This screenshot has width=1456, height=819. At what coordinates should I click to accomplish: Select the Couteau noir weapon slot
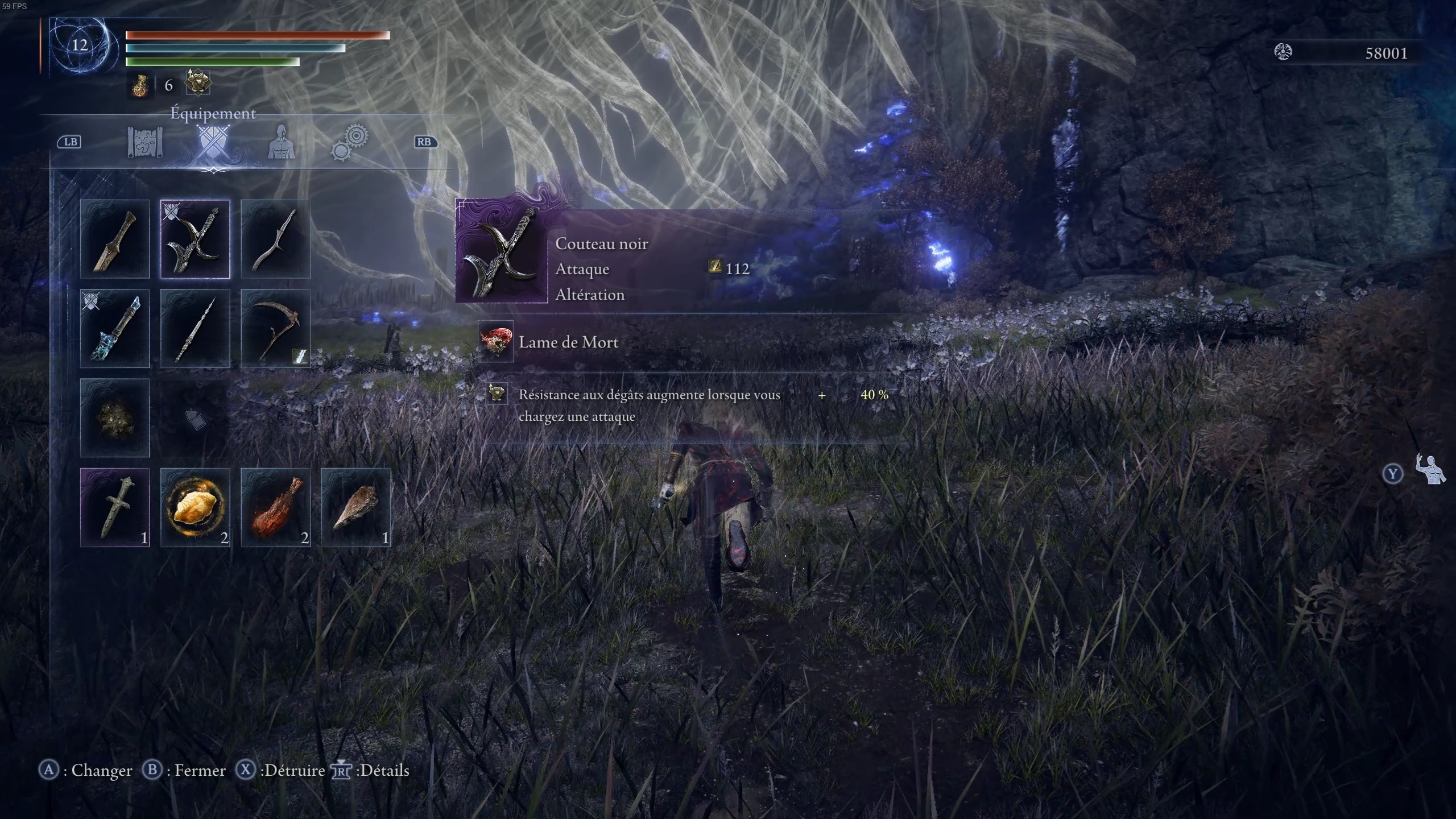click(195, 239)
